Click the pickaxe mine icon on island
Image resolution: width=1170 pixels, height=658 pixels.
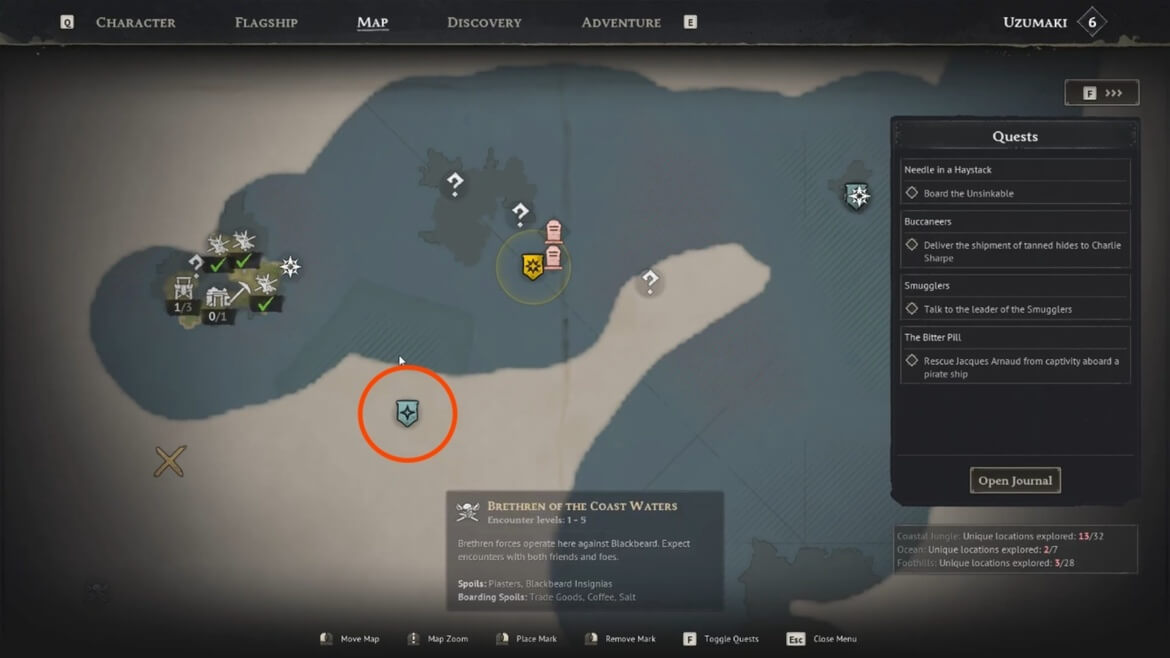241,292
